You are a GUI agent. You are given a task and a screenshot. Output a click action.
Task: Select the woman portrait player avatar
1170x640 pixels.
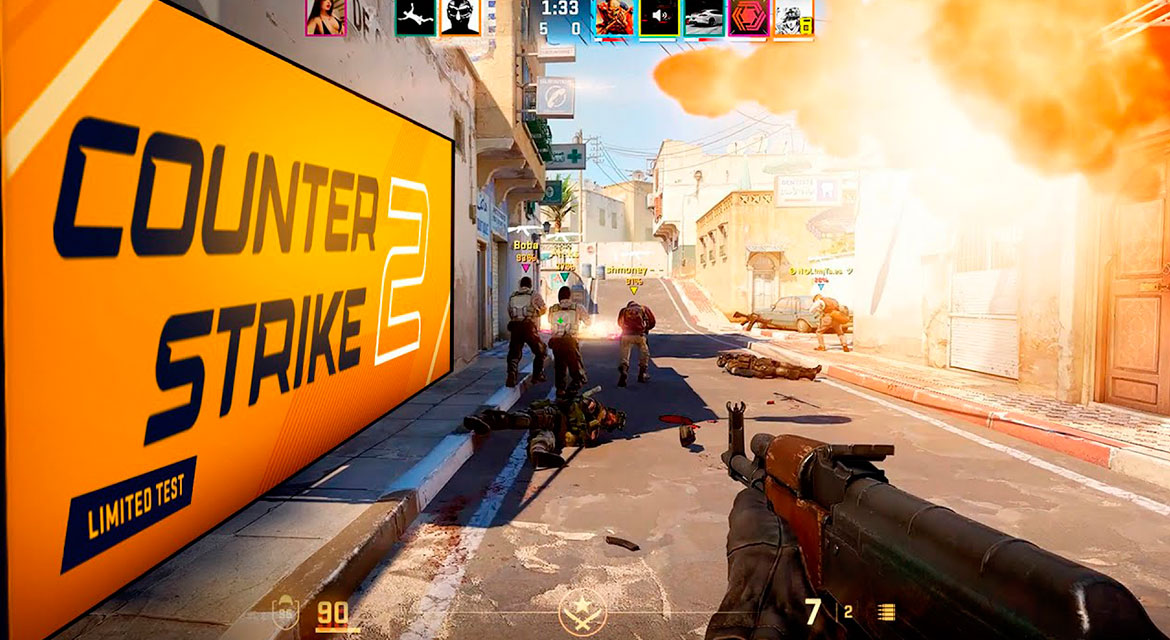[326, 17]
